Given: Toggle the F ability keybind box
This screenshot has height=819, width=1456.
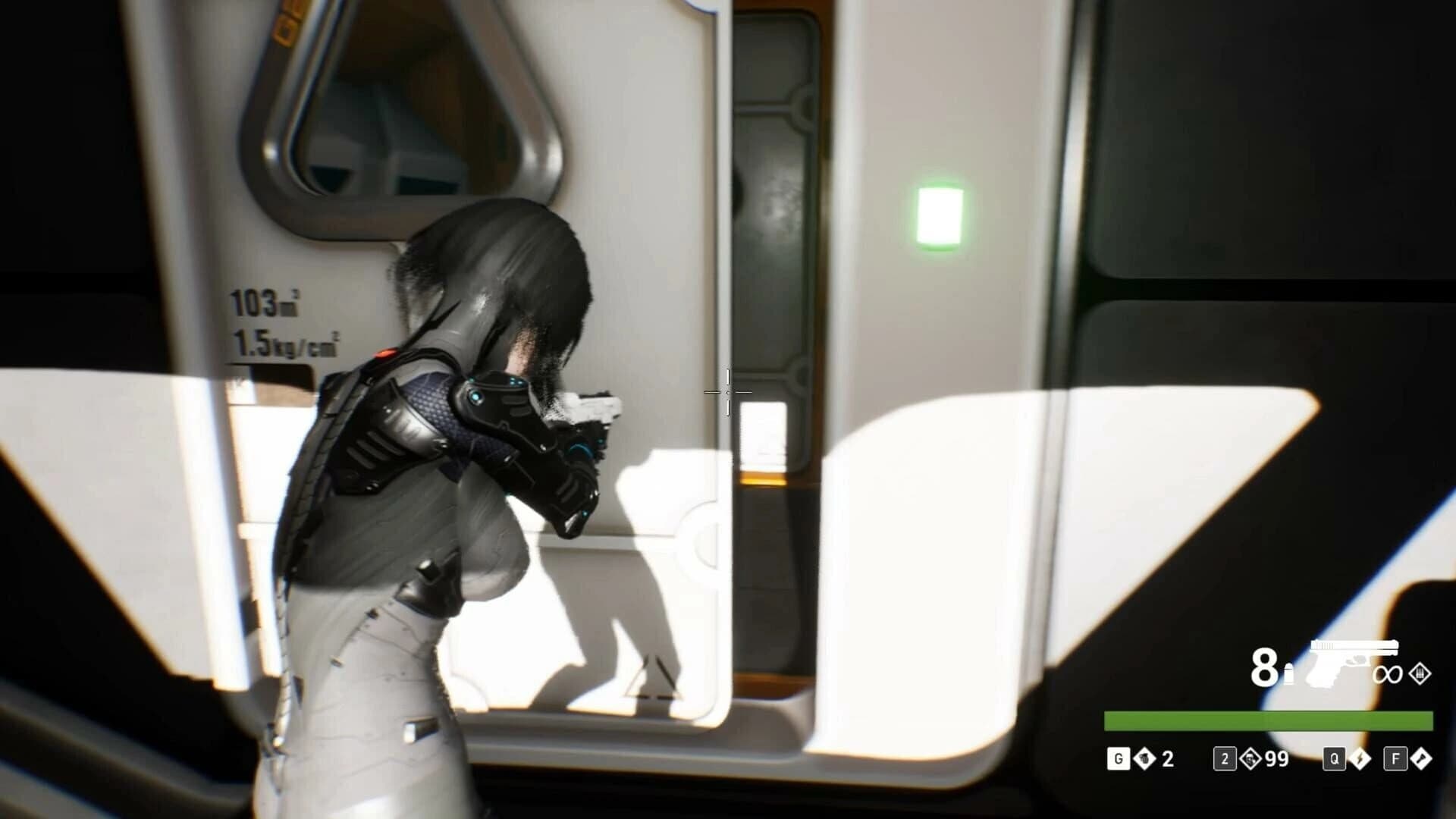Looking at the screenshot, I should point(1395,758).
